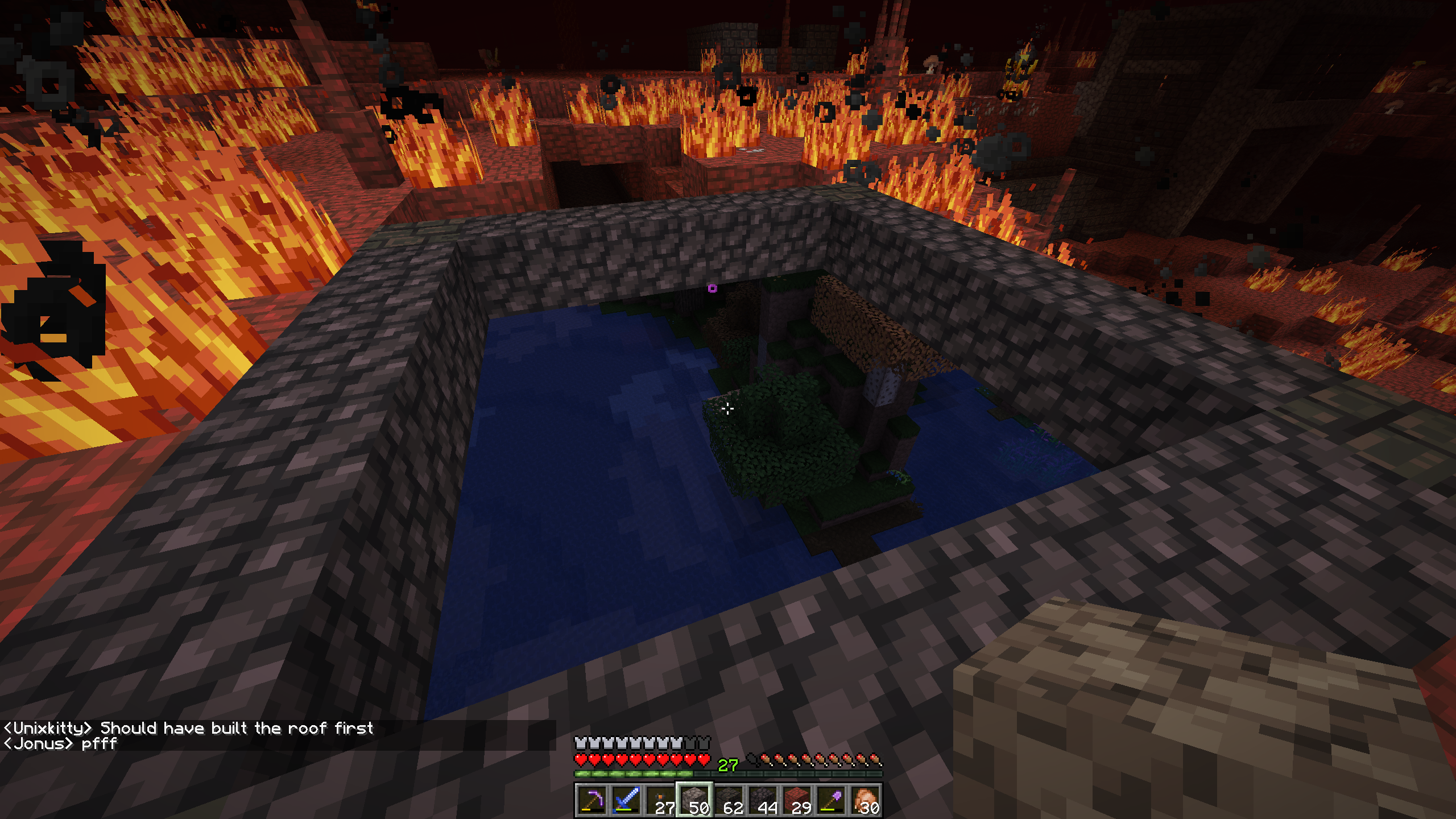Equip the enchanted shovel slot
The width and height of the screenshot is (1456, 819).
click(830, 800)
